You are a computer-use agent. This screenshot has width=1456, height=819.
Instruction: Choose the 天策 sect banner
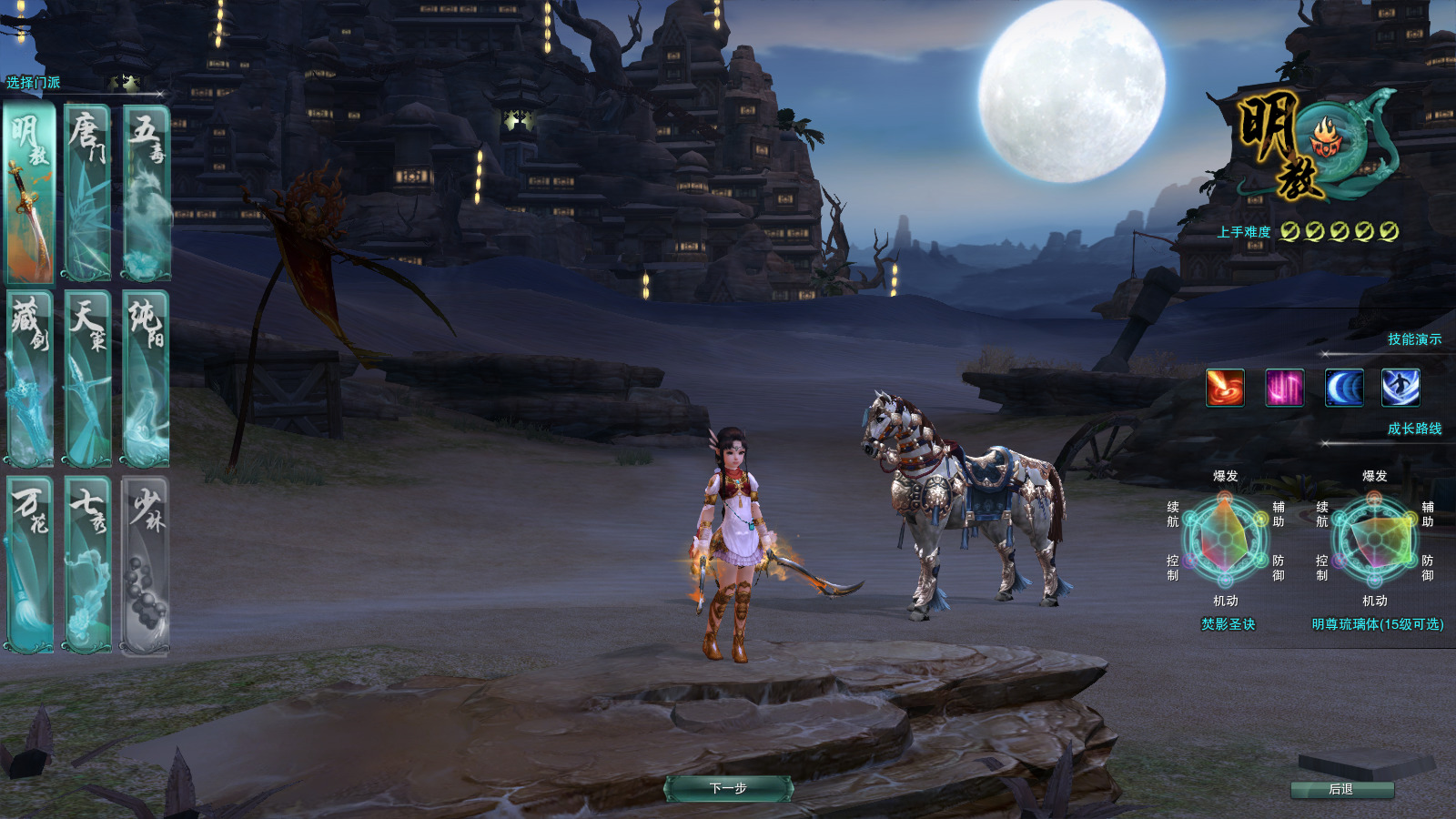click(87, 379)
